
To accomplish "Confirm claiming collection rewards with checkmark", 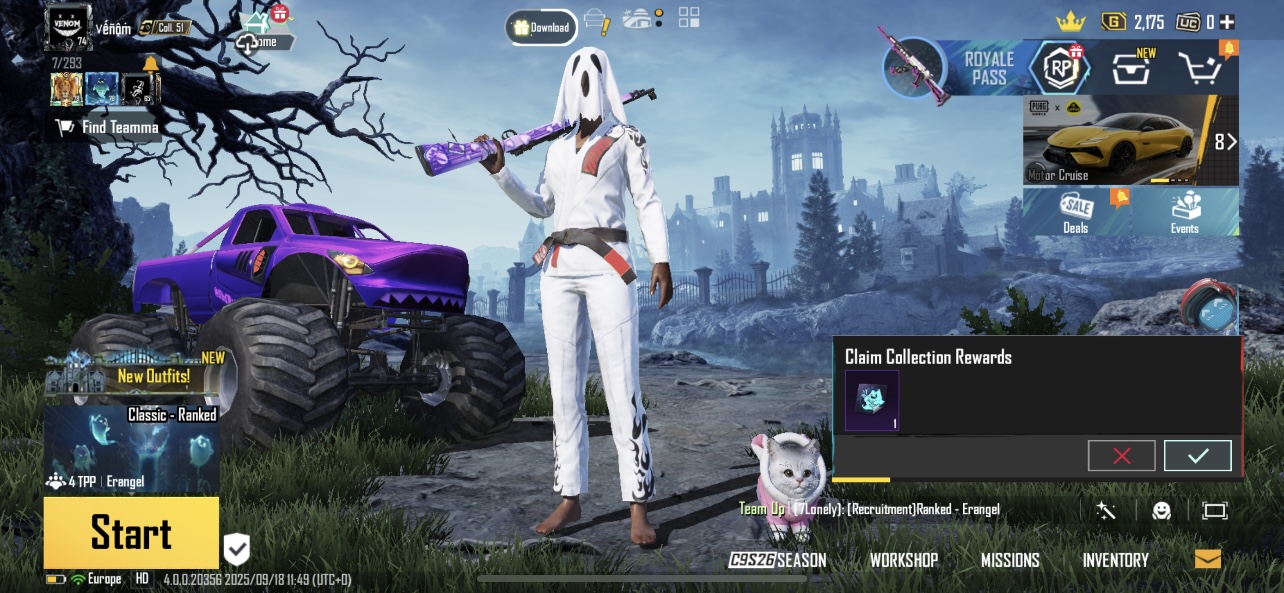I will tap(1197, 456).
